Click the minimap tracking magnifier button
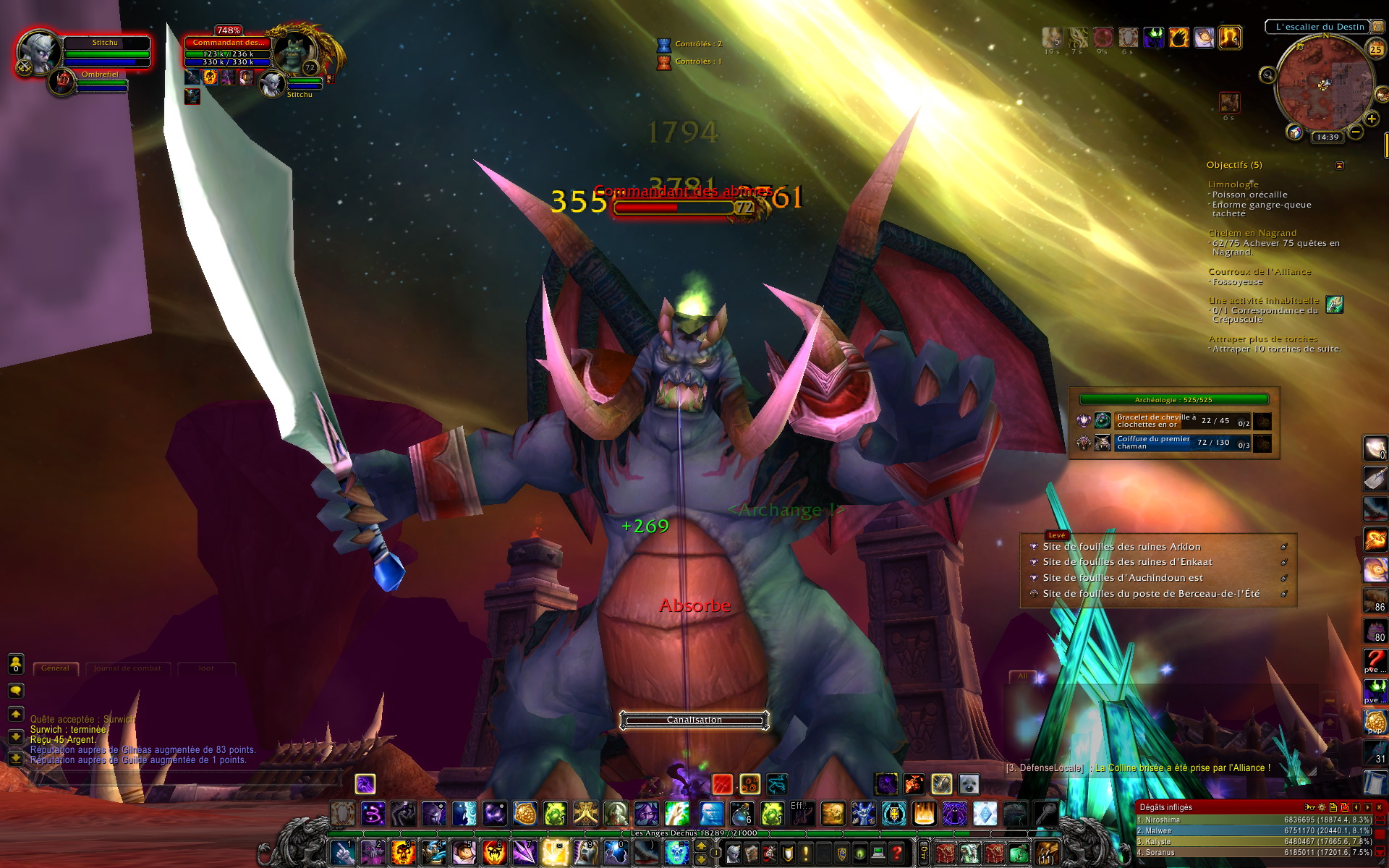Screen dimensions: 1389x868 pyautogui.click(x=1267, y=75)
